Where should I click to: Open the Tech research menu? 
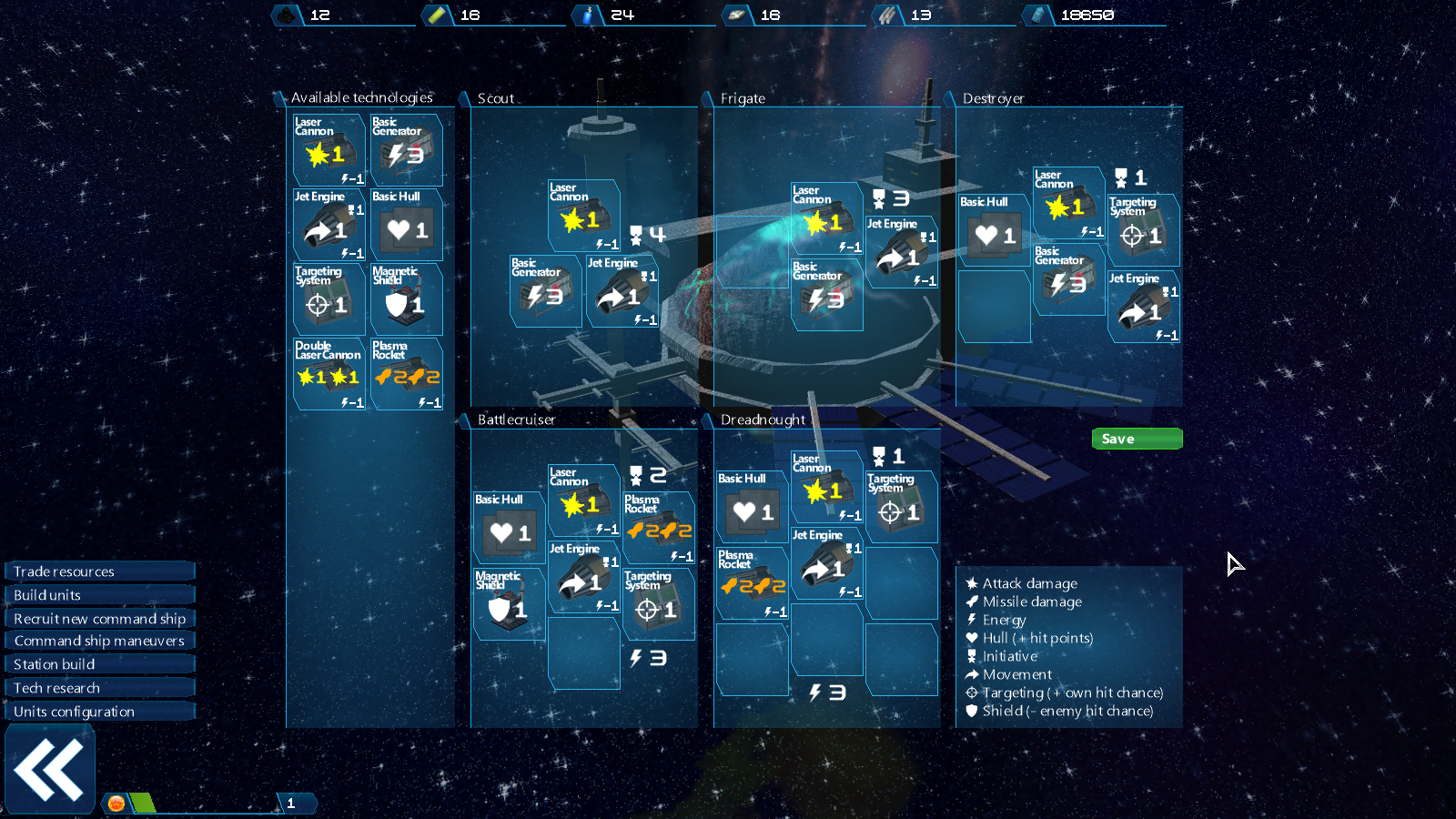(100, 688)
